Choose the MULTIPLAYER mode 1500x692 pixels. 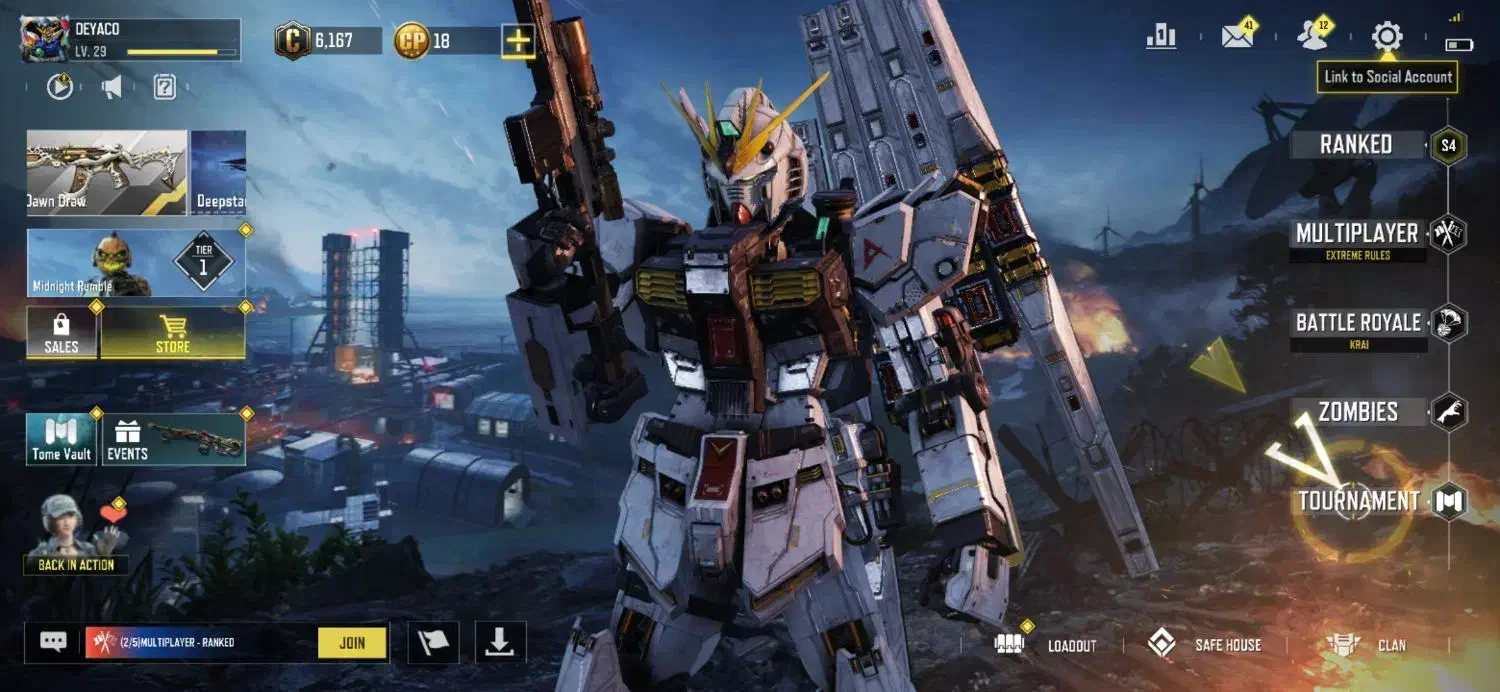[x=1356, y=235]
